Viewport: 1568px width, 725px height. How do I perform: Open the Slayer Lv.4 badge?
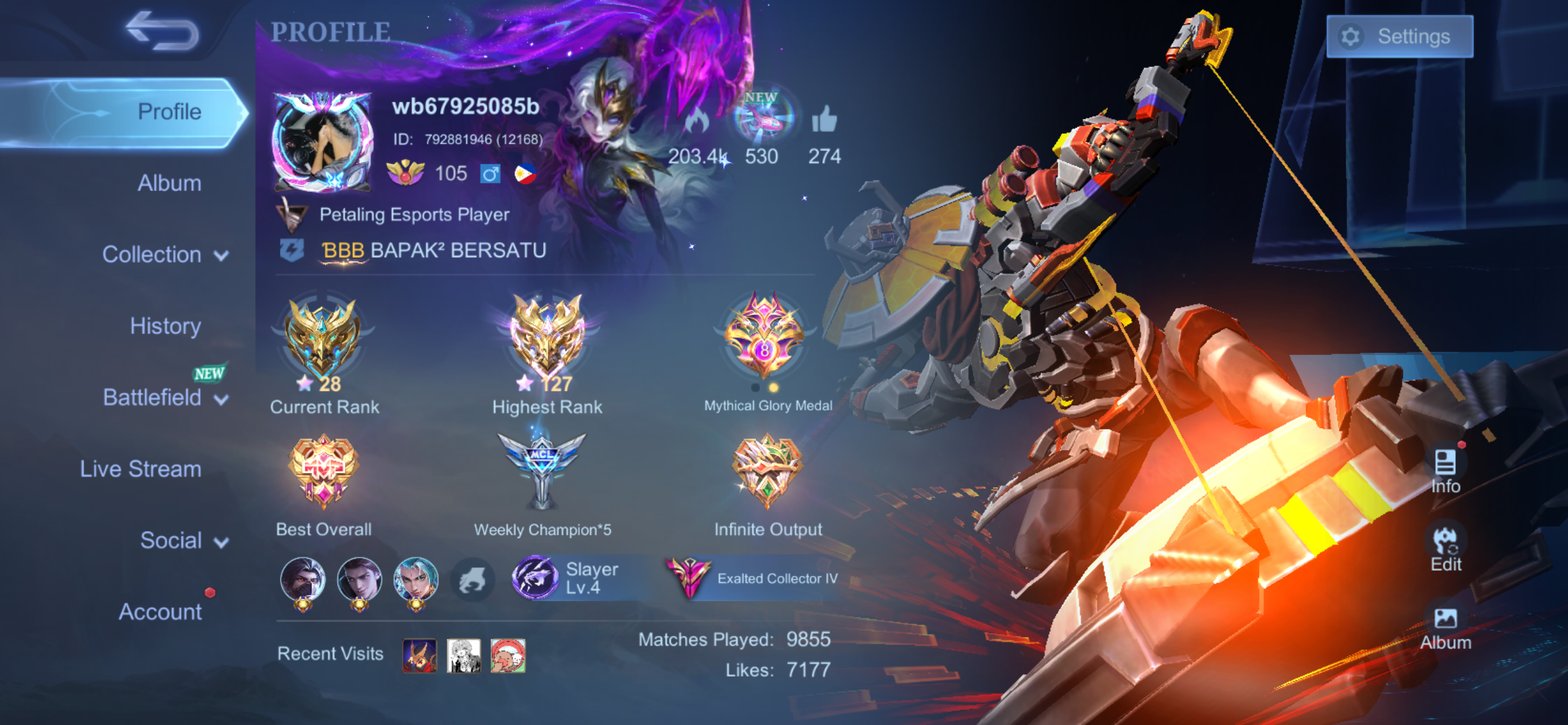(x=567, y=578)
